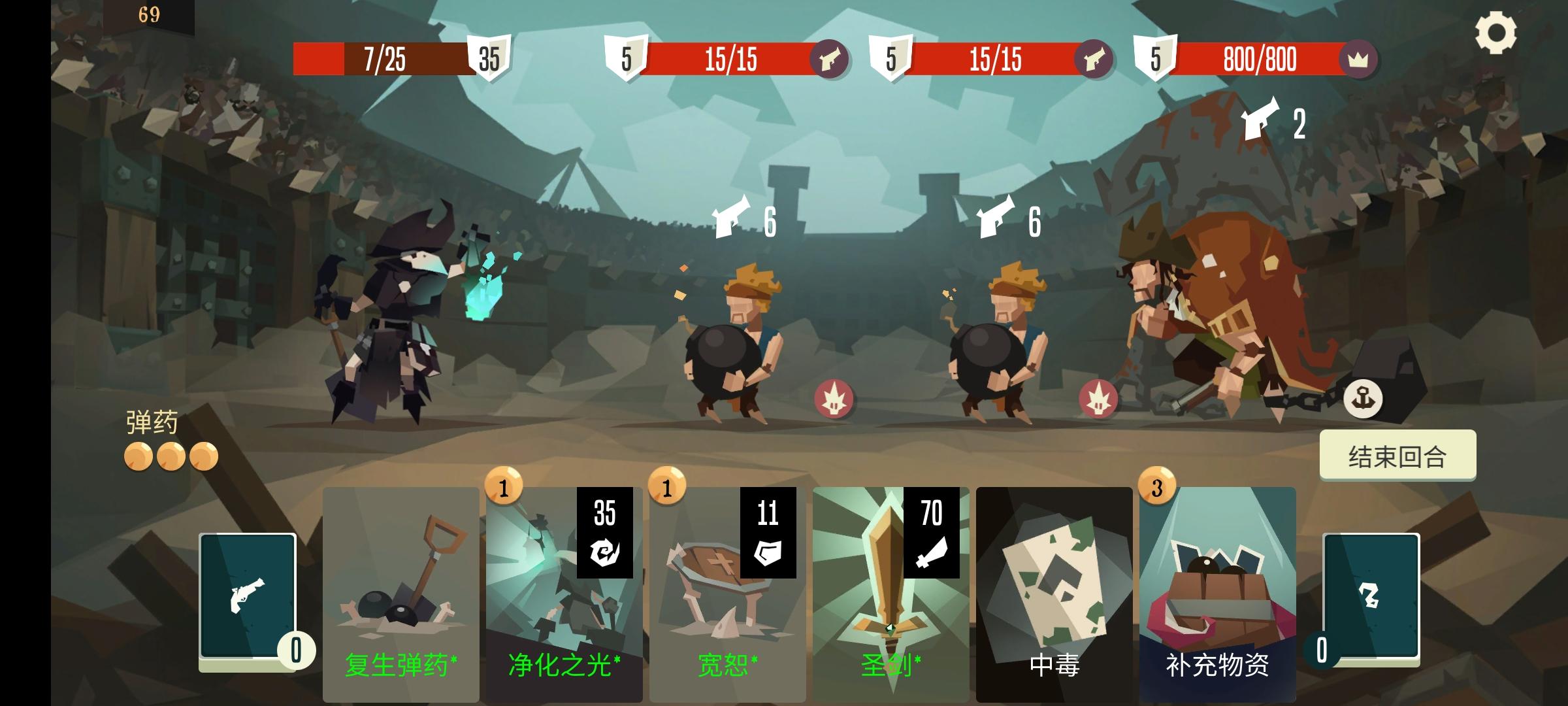This screenshot has height=706, width=1568.
Task: Open the settings gear in the top-right corner
Action: click(1497, 31)
